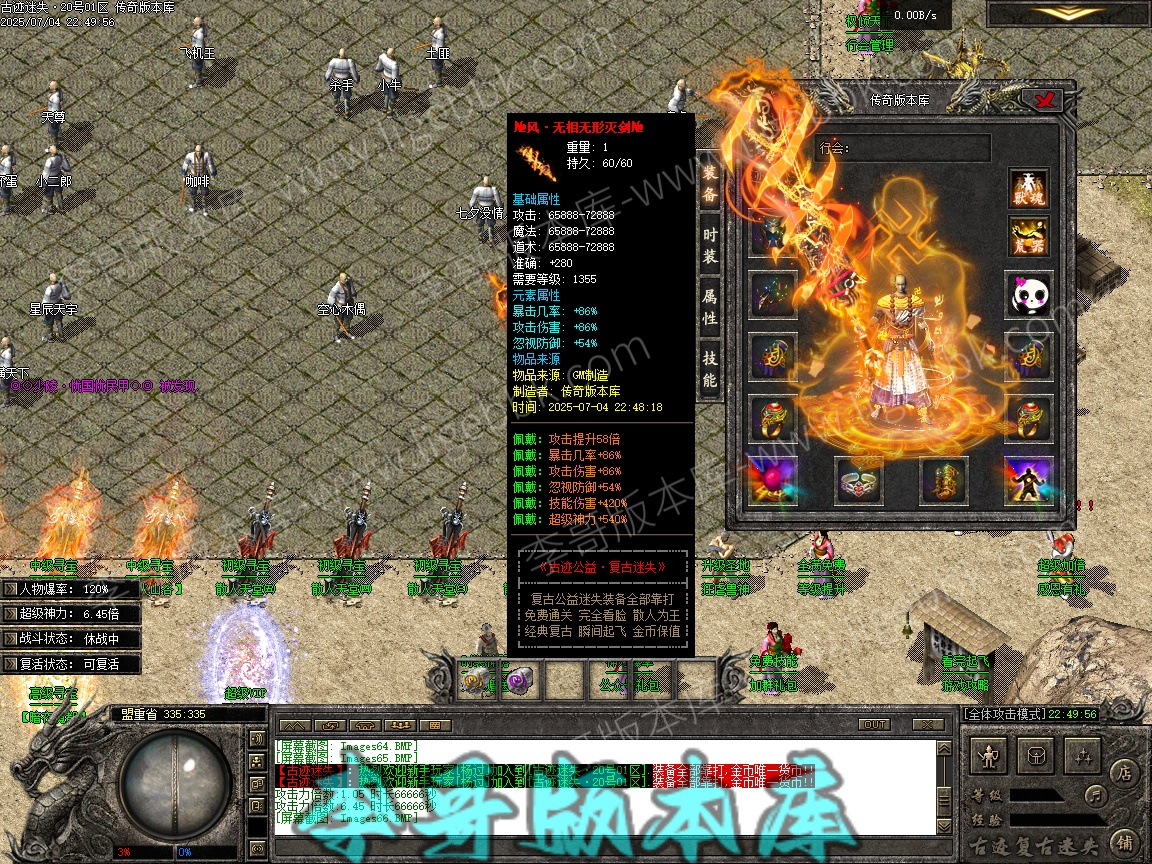Select the ring slot on the left side
Screen dimensions: 1152x864
(x=774, y=420)
